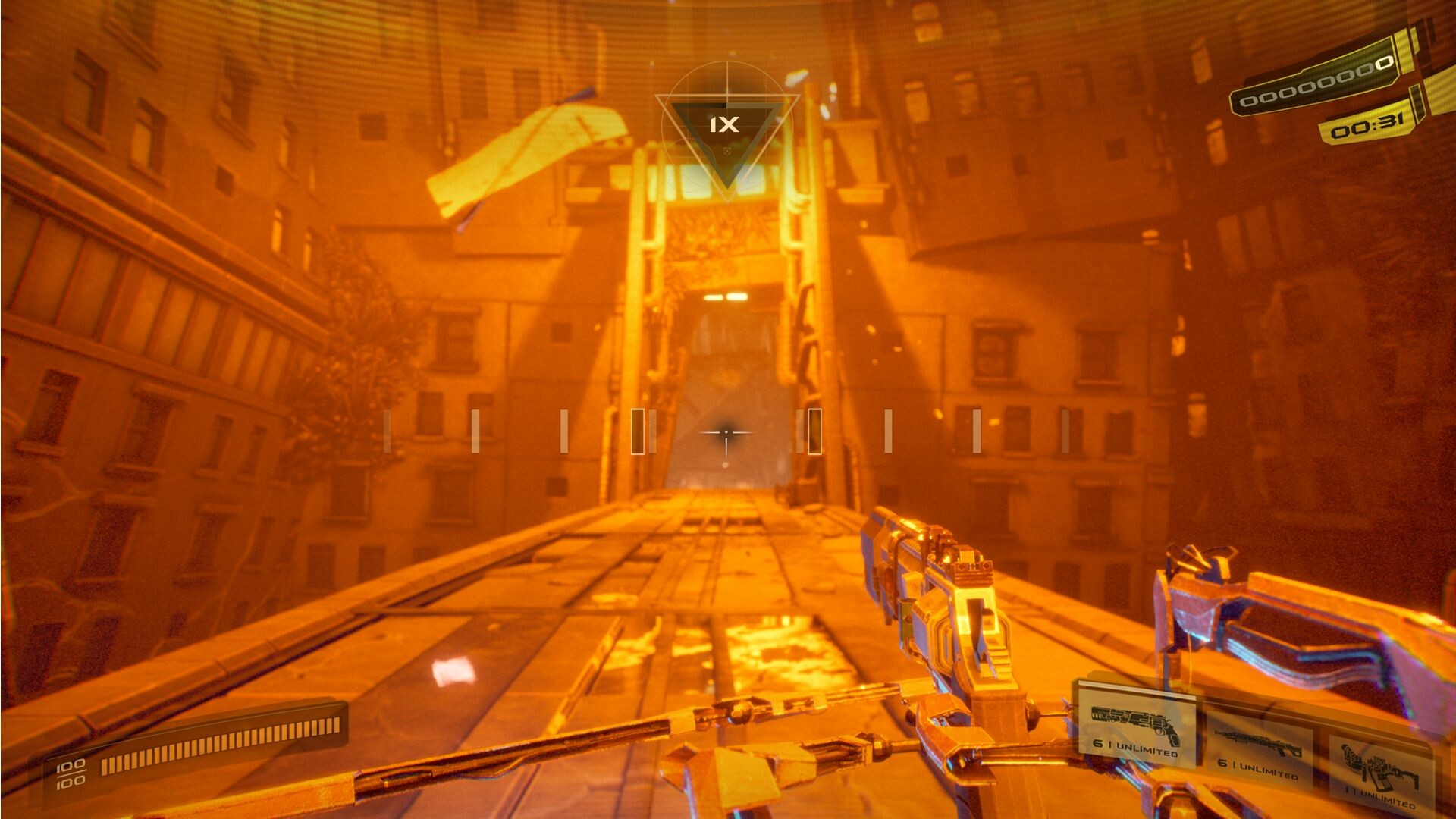
Task: Click the crosshair reticle at screen center
Action: [726, 432]
